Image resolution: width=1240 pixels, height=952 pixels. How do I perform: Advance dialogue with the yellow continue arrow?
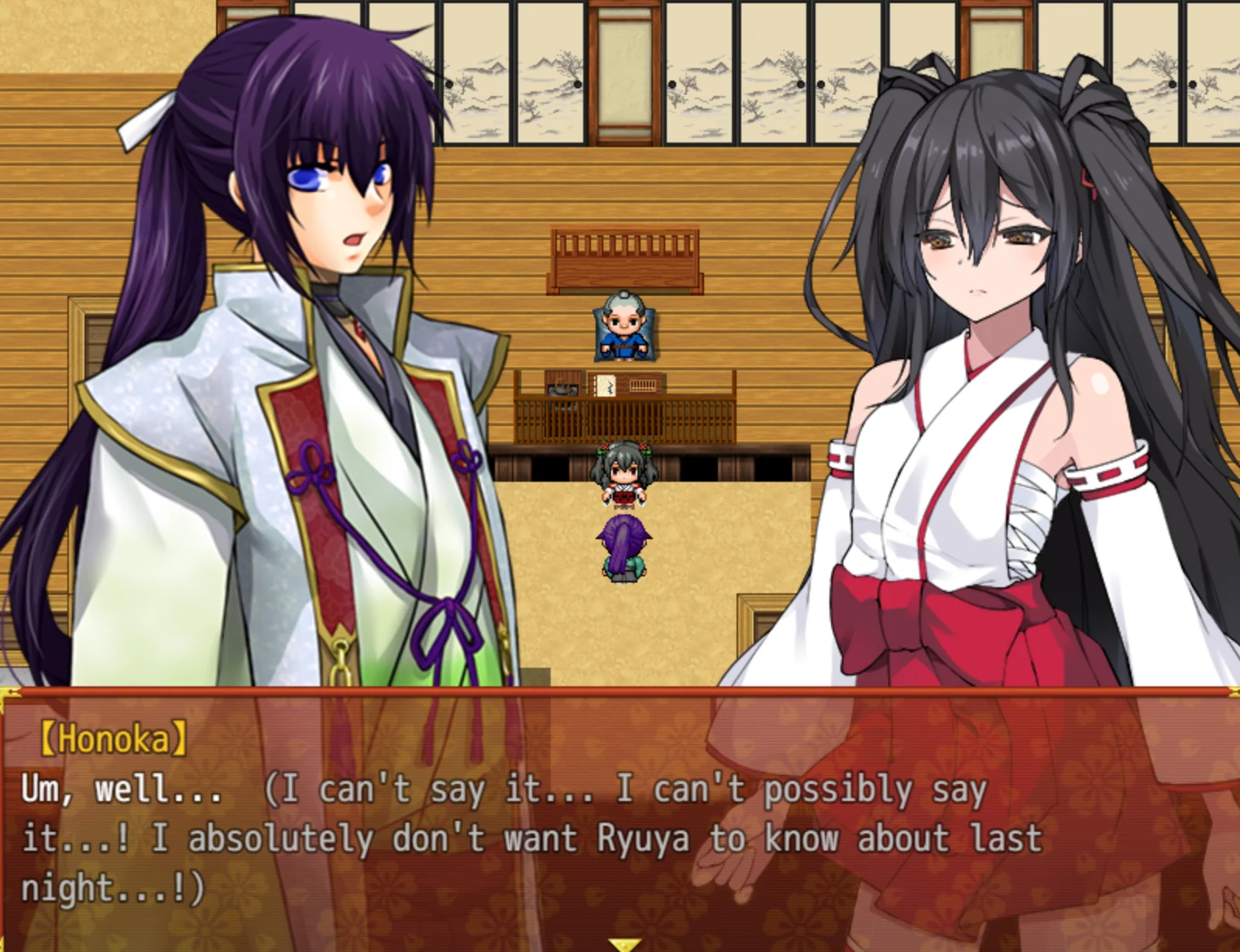tap(623, 944)
